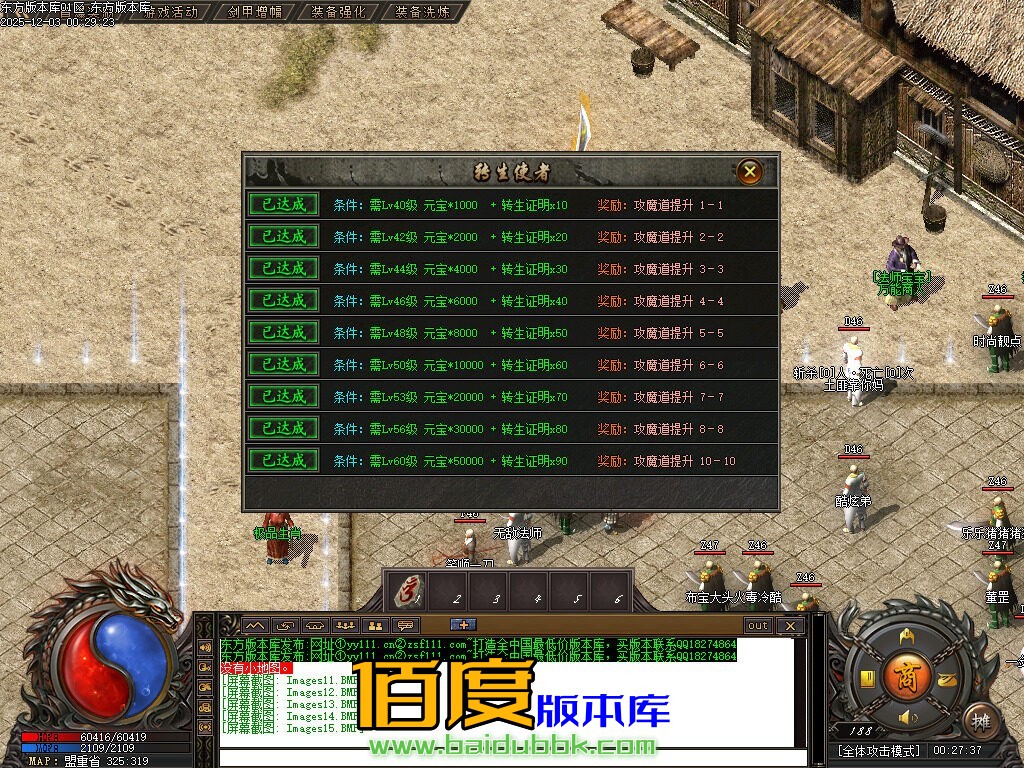Close the chat panel with its X button
Screen dimensions: 1024x768
click(x=790, y=626)
